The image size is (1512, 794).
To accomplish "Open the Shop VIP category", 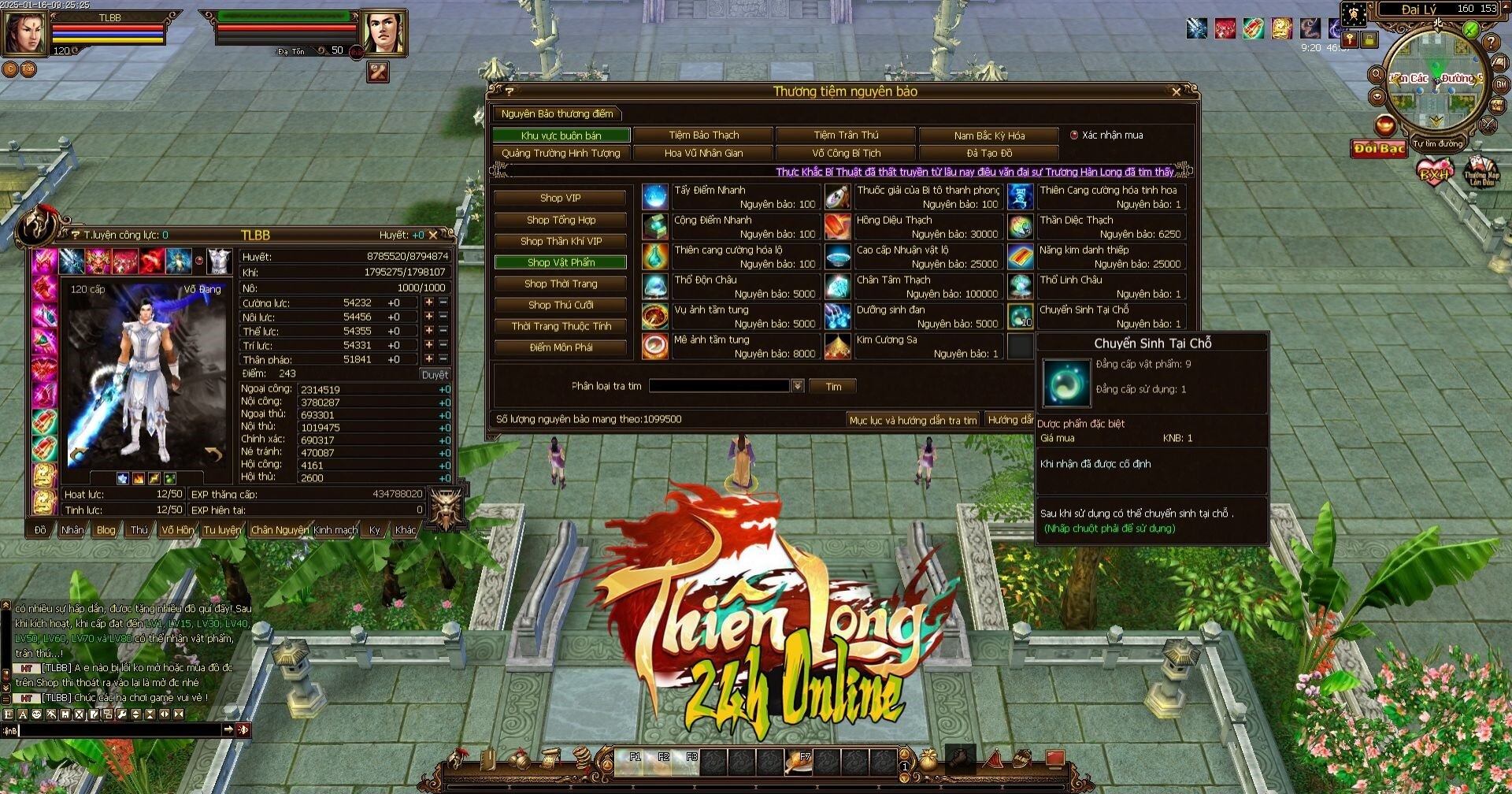I will pyautogui.click(x=561, y=198).
